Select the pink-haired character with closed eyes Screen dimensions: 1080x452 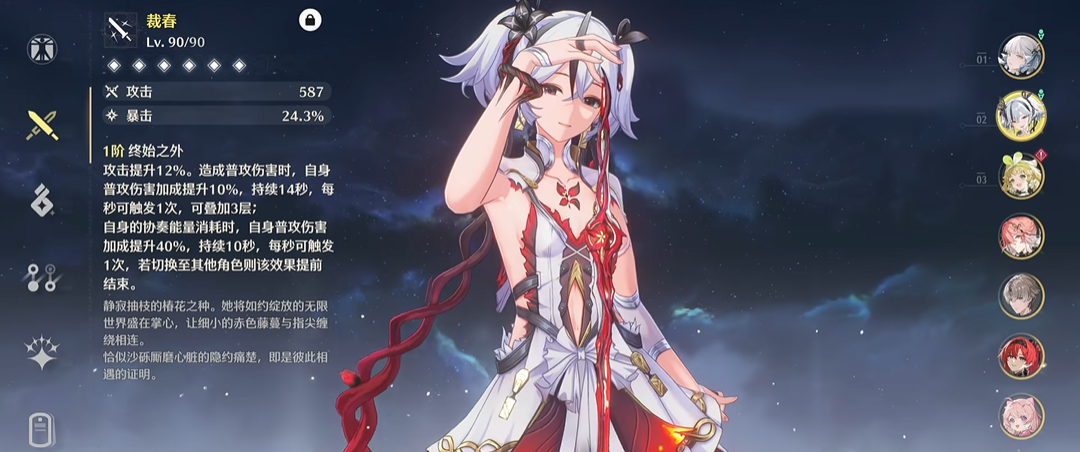[1021, 236]
